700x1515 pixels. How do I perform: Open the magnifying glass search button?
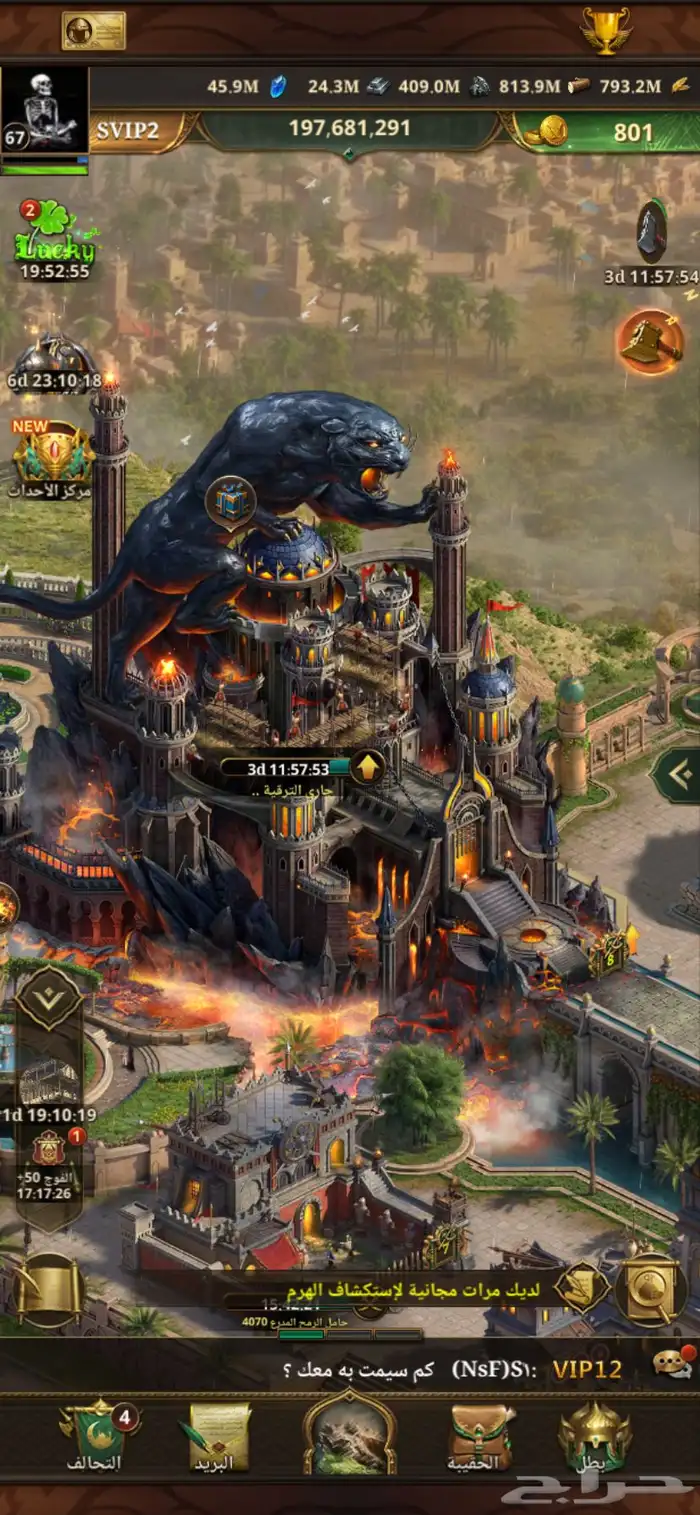click(x=650, y=1288)
